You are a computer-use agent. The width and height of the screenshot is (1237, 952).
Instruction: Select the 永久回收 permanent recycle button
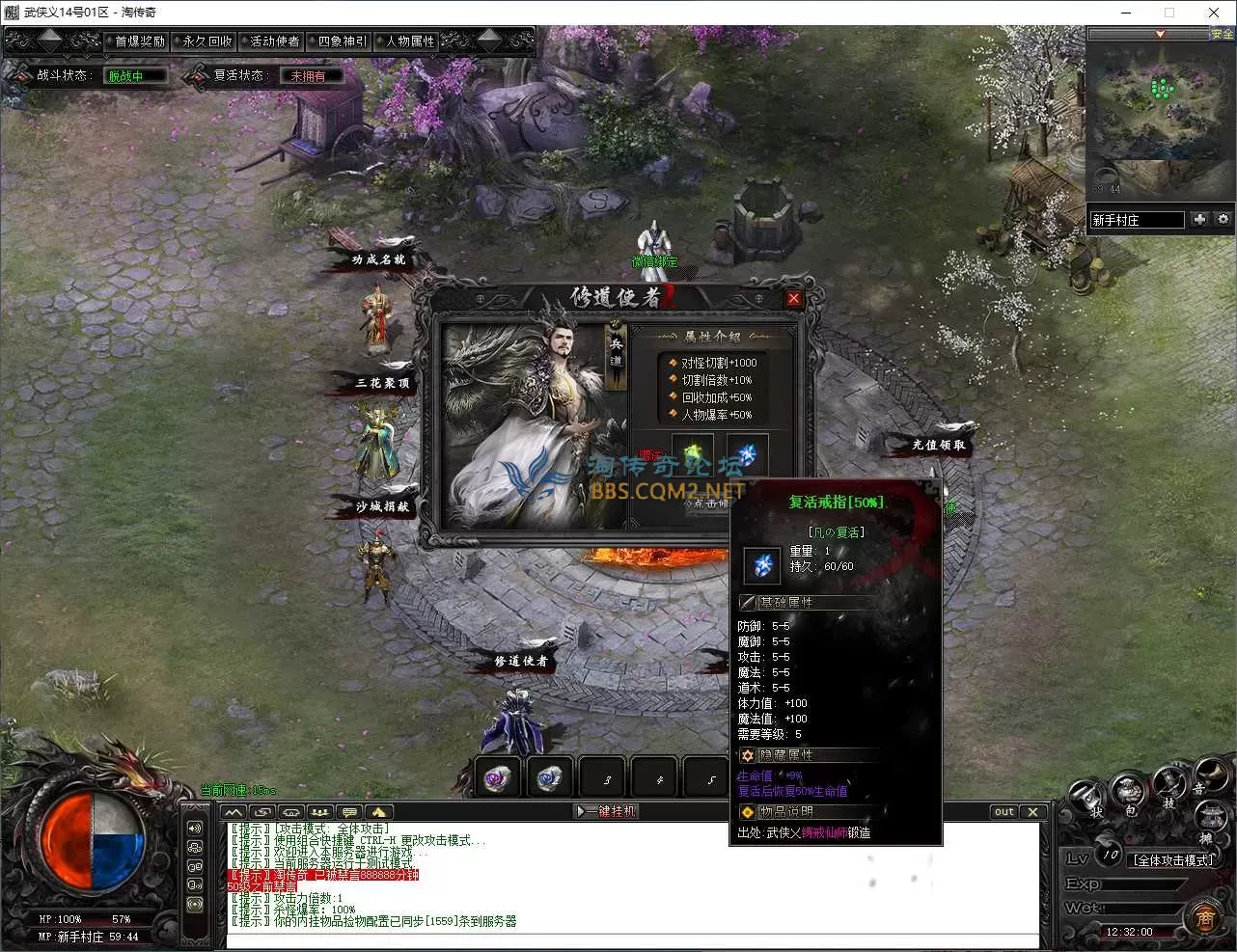207,41
